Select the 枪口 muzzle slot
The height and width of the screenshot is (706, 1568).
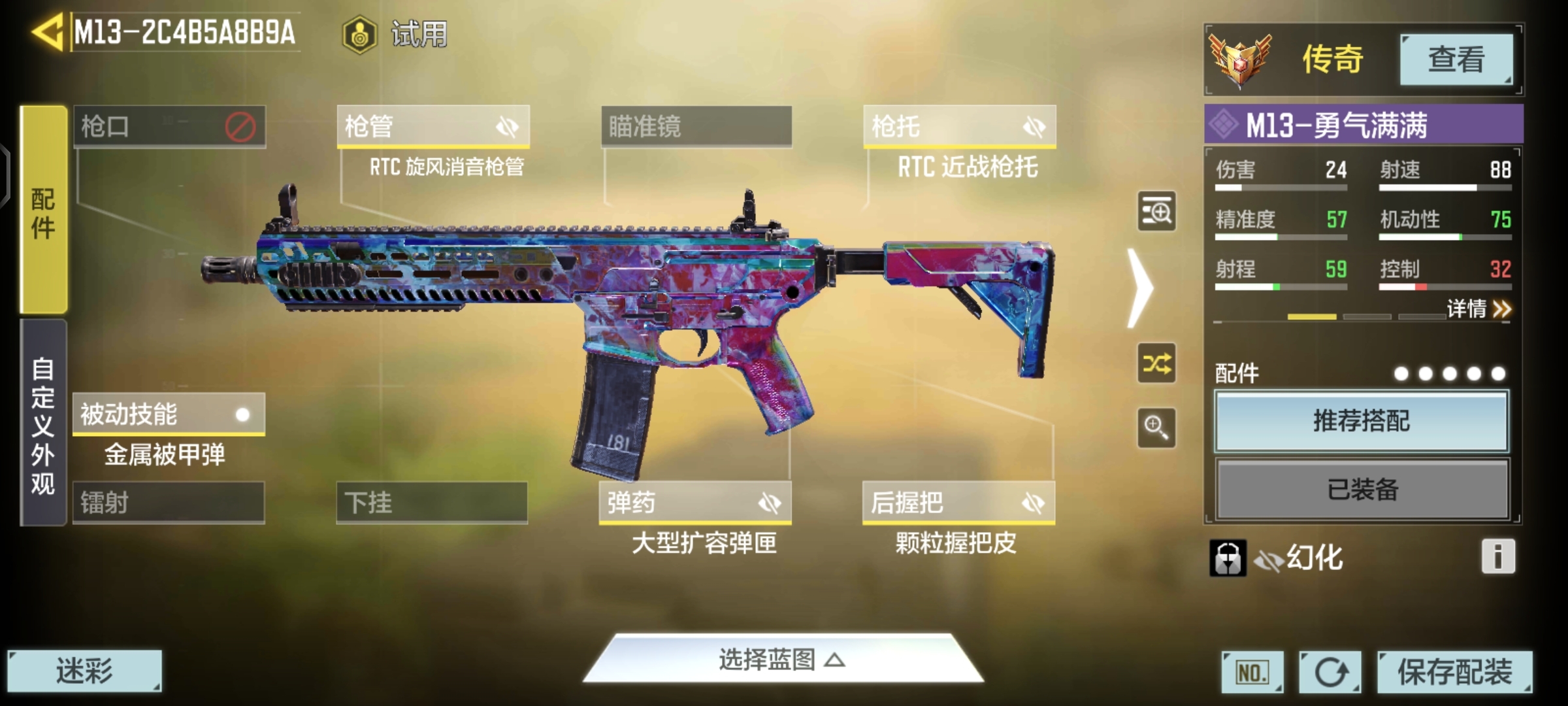169,126
